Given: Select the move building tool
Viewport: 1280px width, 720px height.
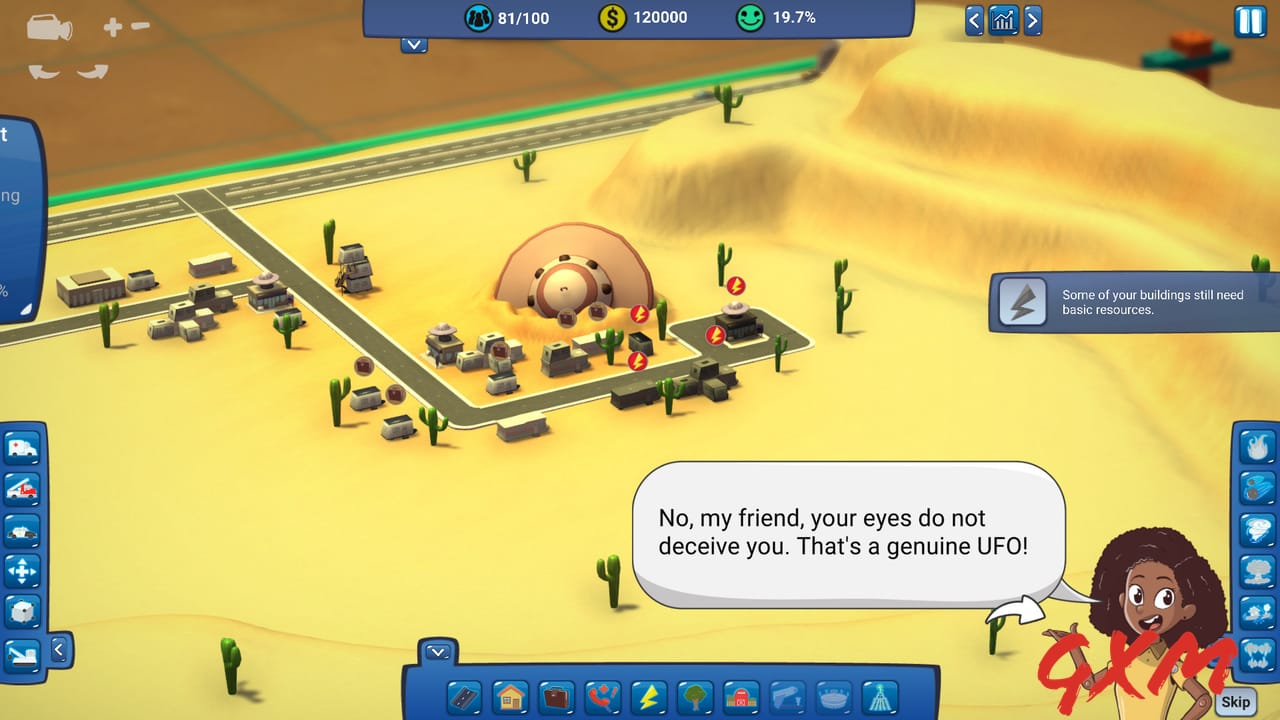Looking at the screenshot, I should [22, 568].
